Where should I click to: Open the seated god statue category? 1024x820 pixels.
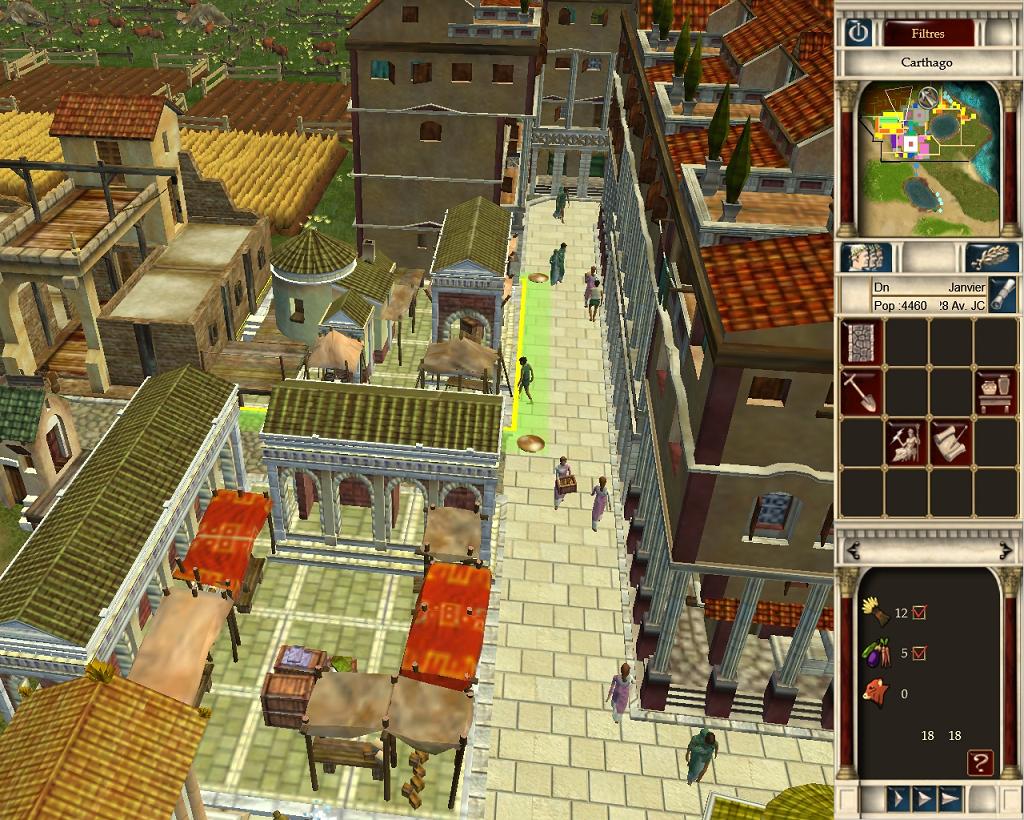906,442
